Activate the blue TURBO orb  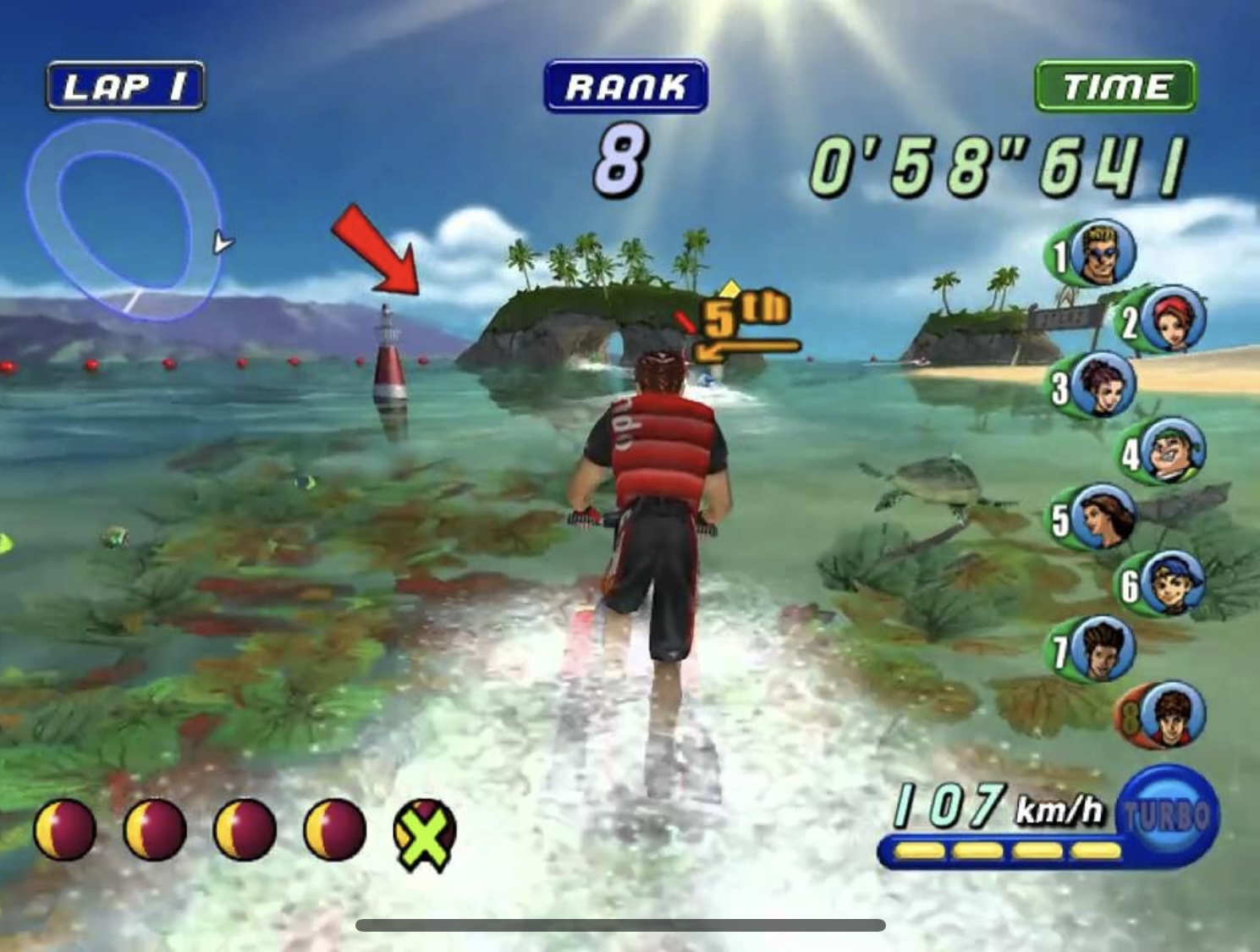click(x=1168, y=814)
